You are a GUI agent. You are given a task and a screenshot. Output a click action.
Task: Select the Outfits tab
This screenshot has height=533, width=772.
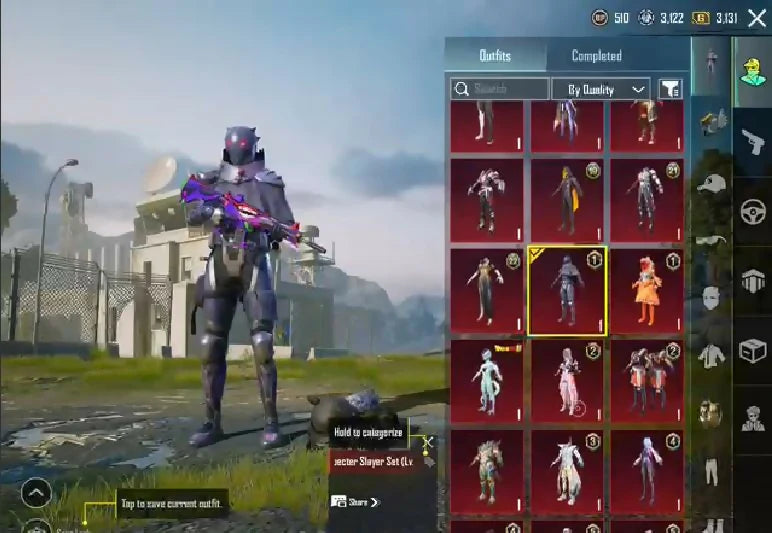pyautogui.click(x=495, y=56)
